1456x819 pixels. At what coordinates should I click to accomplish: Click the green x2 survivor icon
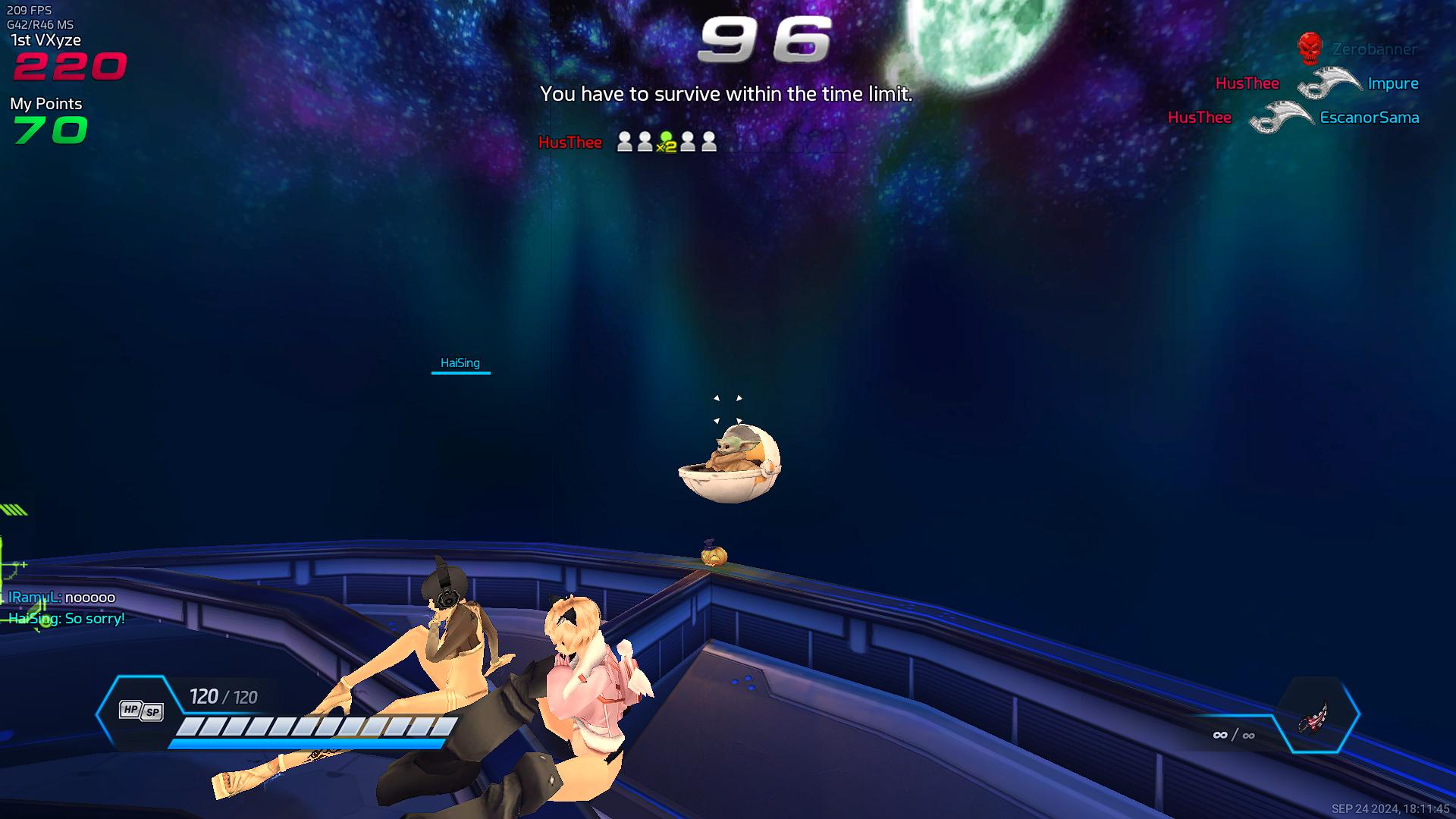[666, 142]
